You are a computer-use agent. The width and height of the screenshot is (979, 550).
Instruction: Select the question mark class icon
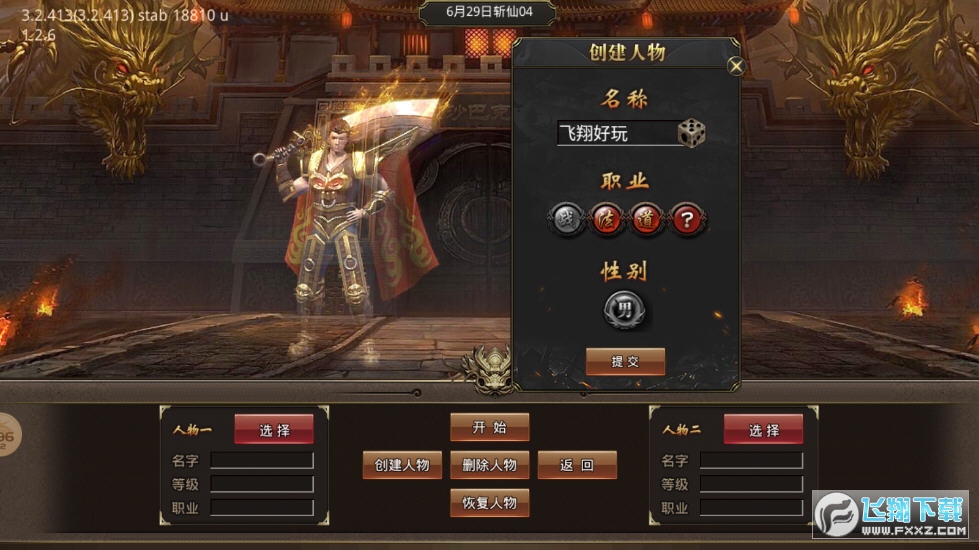[688, 219]
